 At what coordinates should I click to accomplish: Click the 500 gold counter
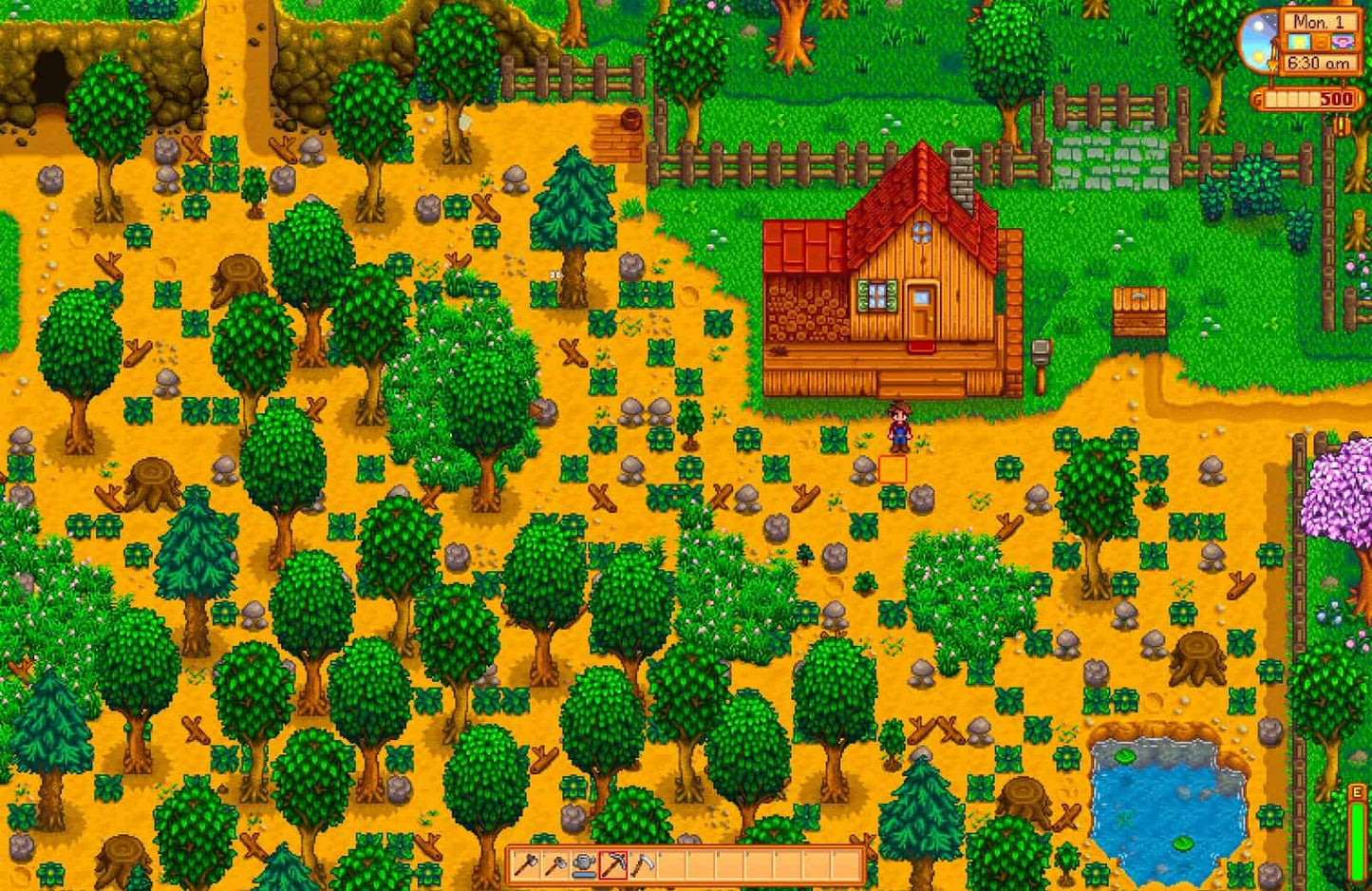pyautogui.click(x=1338, y=99)
